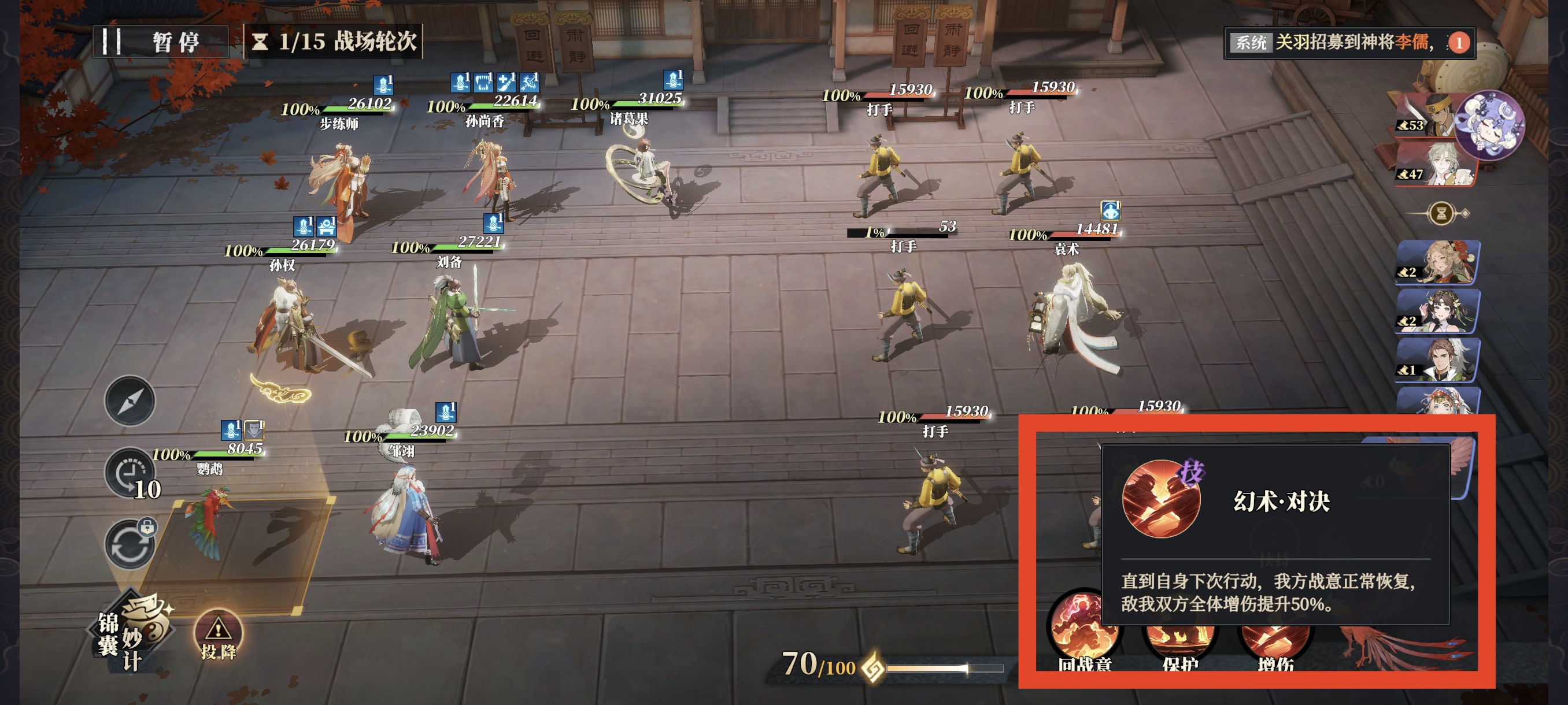The image size is (1568, 705).
Task: Pause the battle with 暂停
Action: [x=160, y=42]
